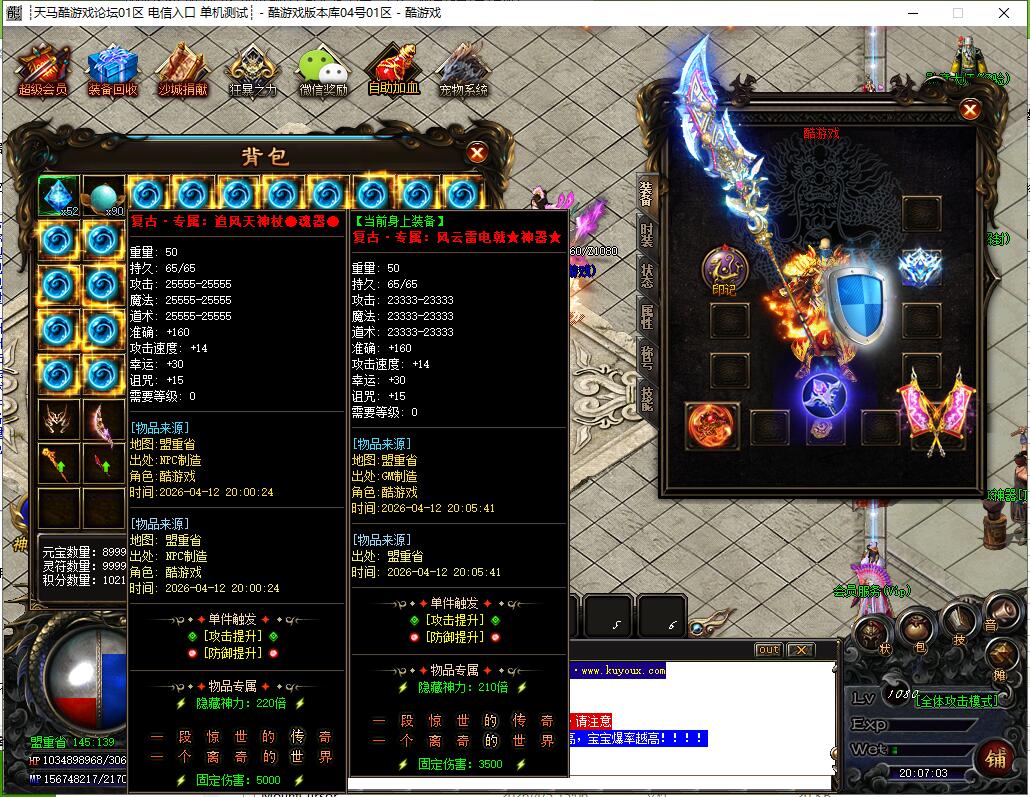Select the teal orb stack of 90

(x=103, y=195)
